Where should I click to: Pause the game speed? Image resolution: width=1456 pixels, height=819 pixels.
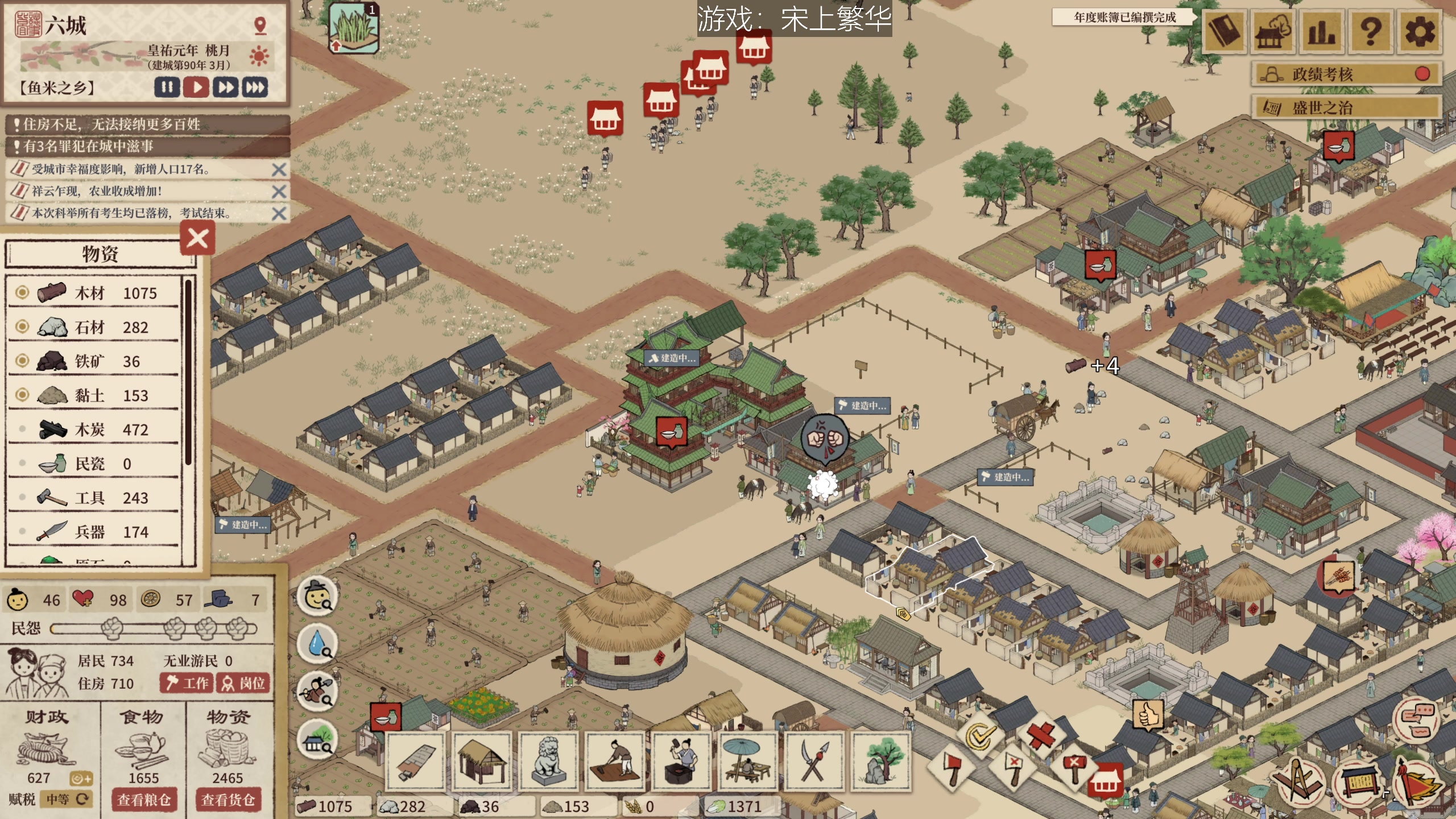point(167,87)
